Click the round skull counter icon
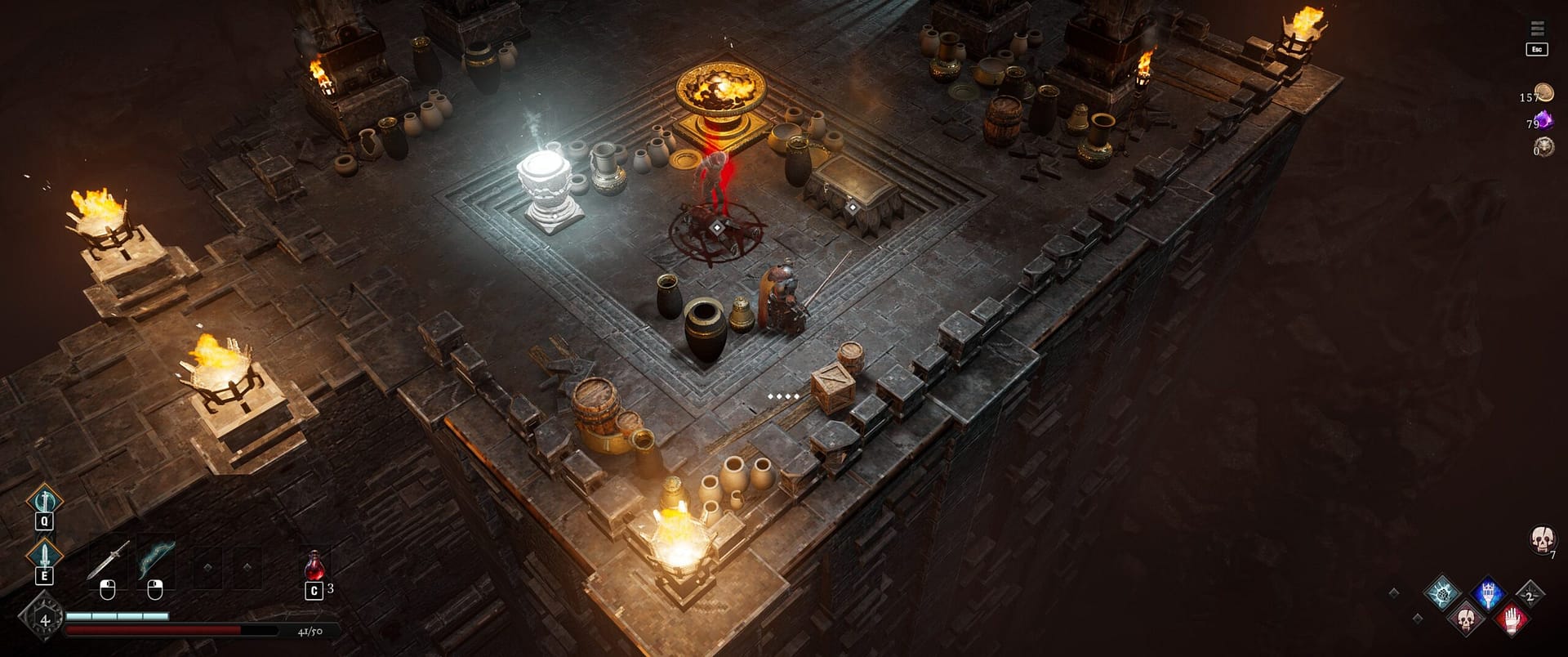 [1541, 539]
